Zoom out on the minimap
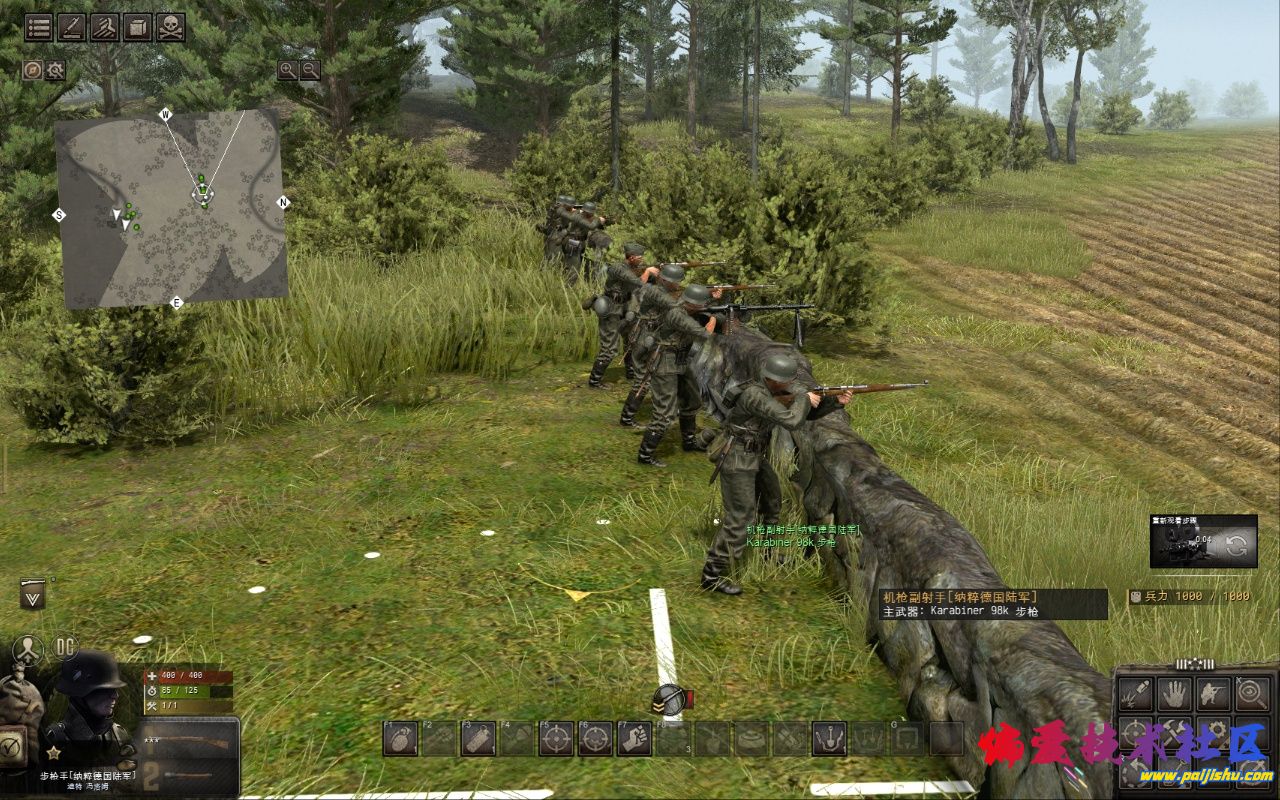 point(310,70)
